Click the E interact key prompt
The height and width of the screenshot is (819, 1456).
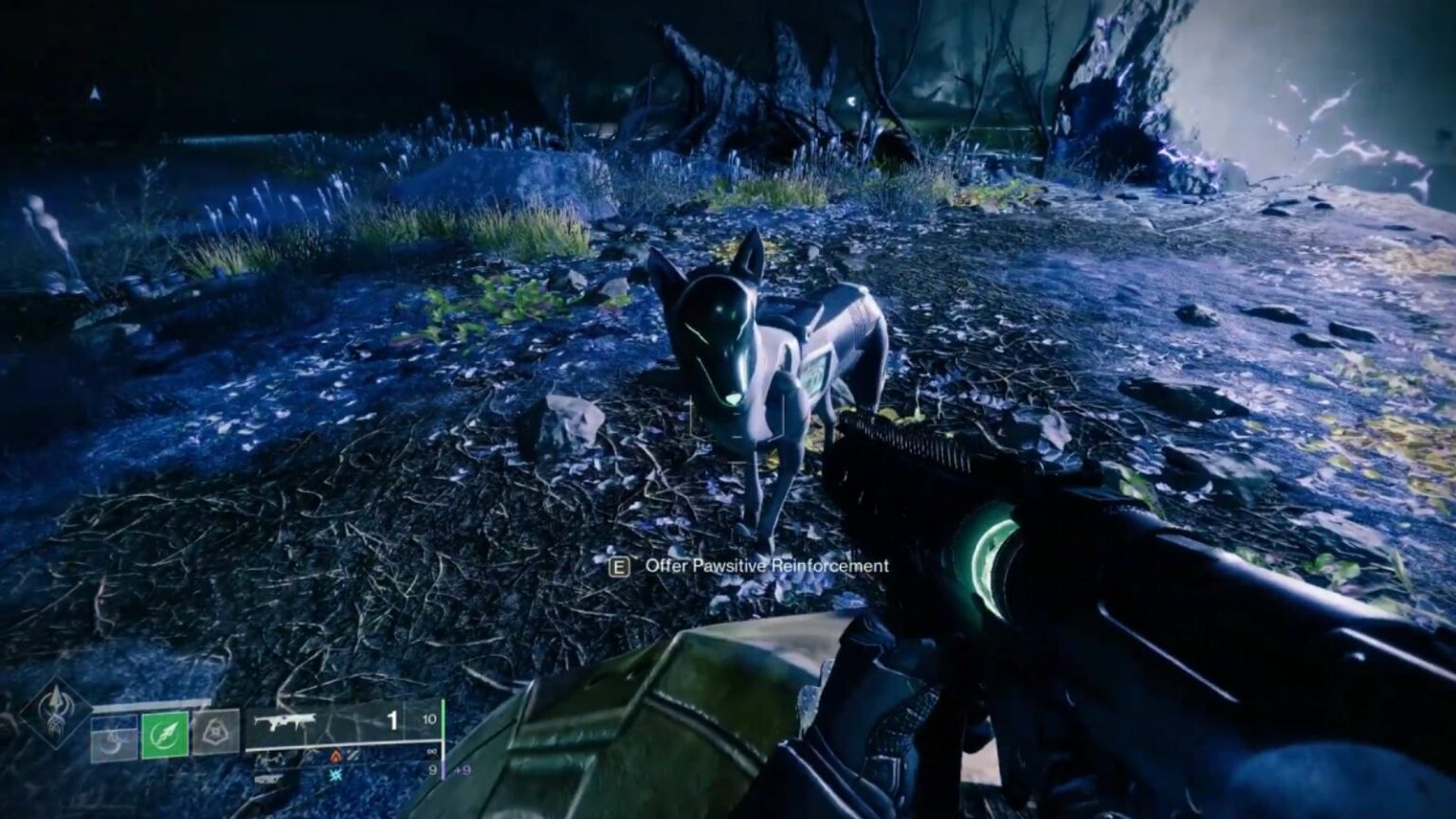click(x=621, y=567)
